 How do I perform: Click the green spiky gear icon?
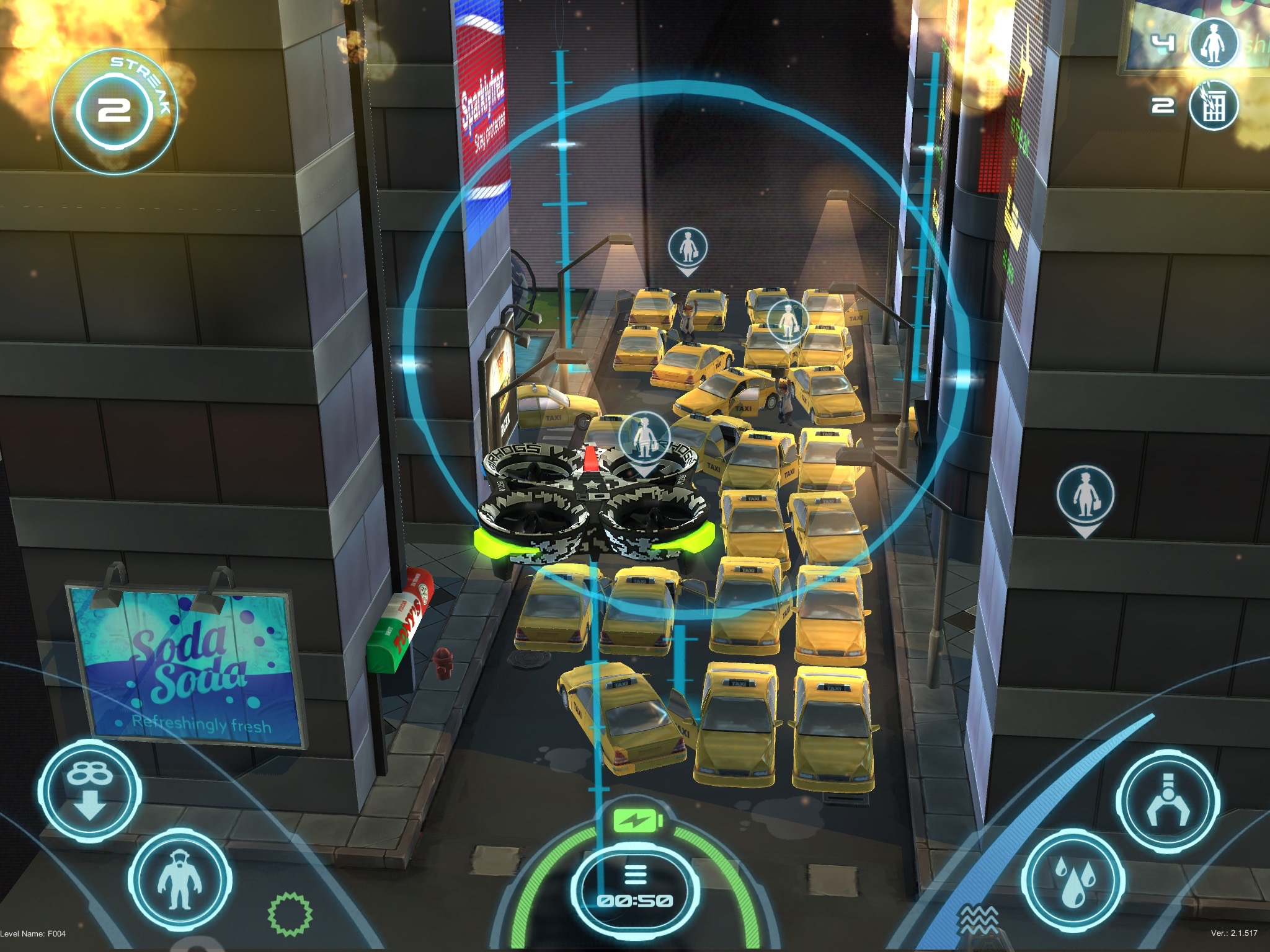point(290,913)
